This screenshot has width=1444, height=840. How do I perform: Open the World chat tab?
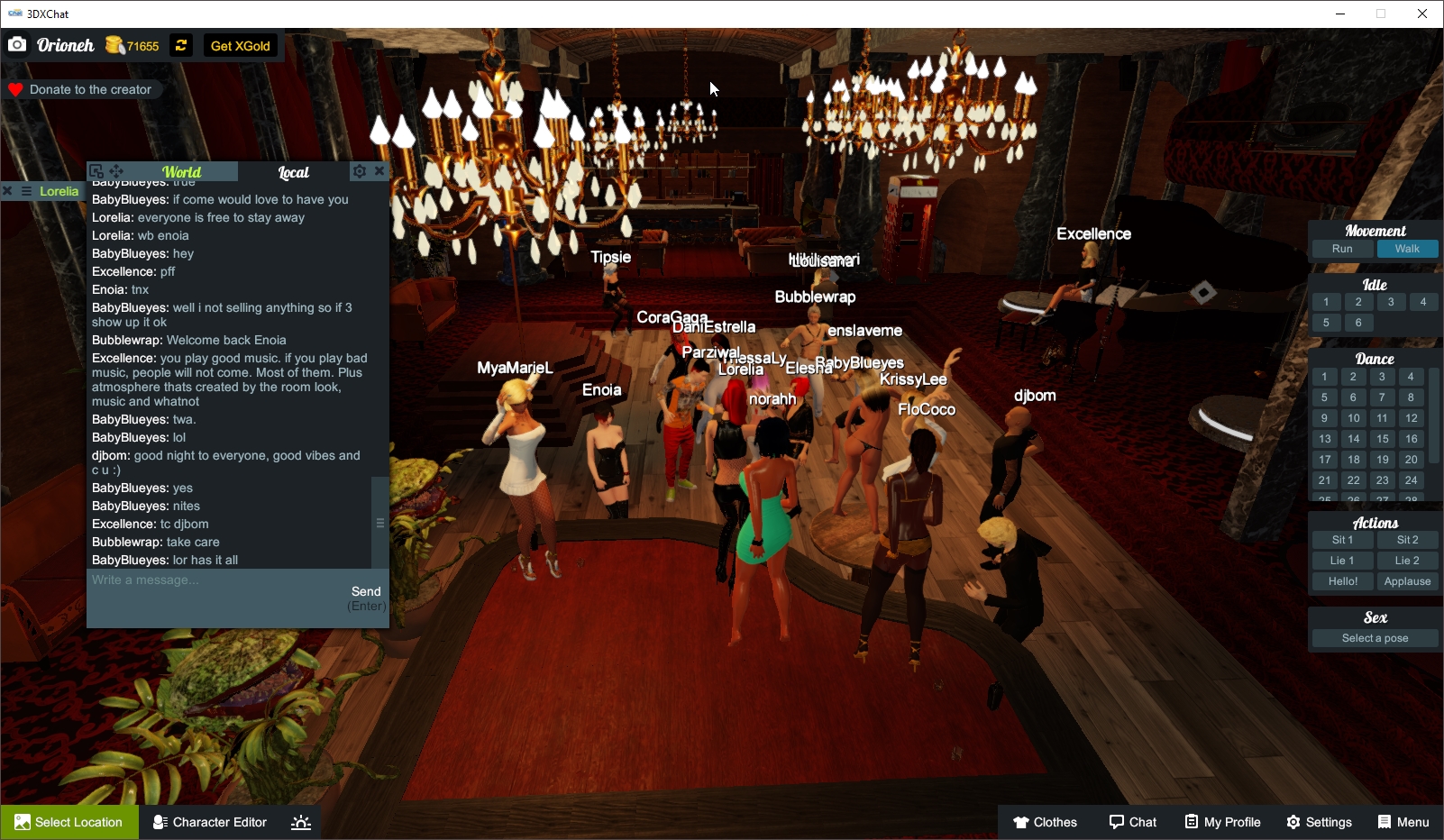tap(182, 171)
